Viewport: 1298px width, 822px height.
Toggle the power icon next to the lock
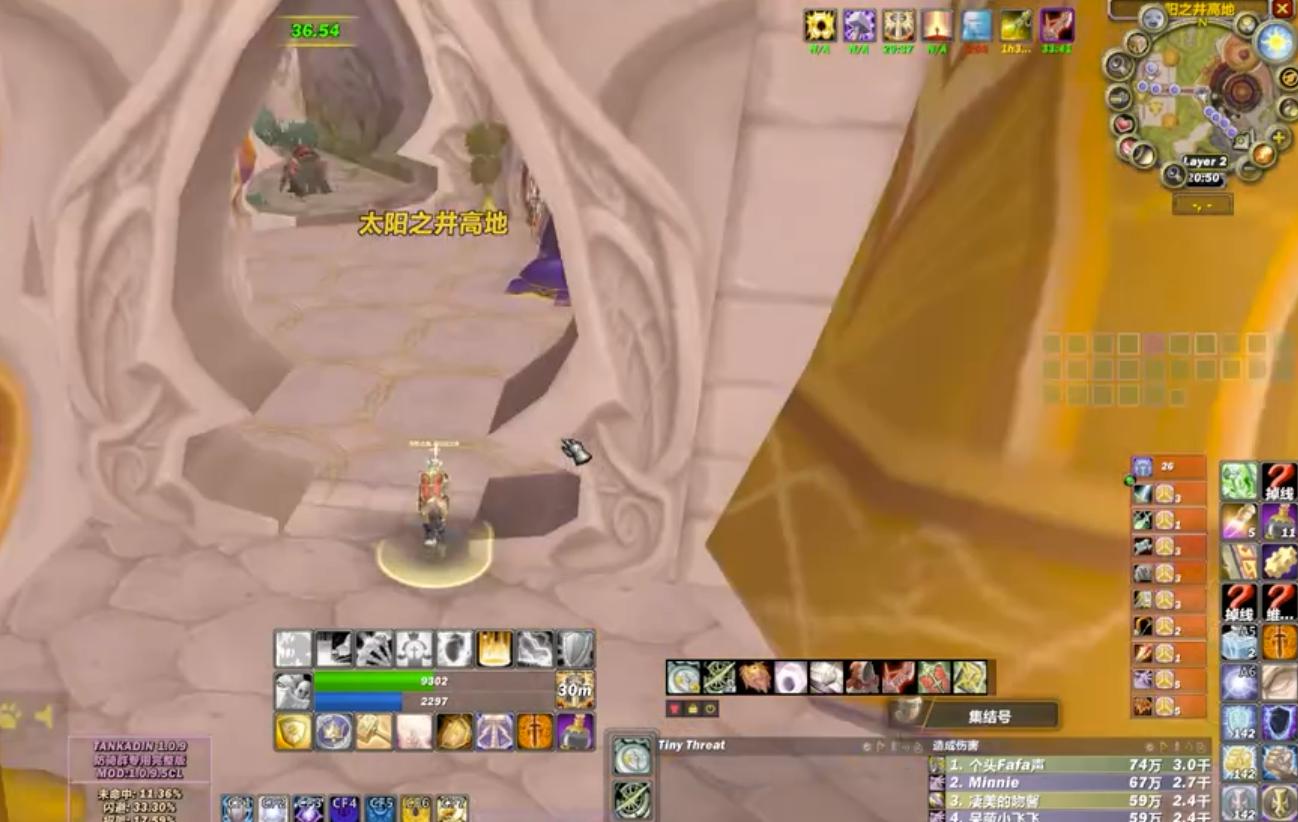click(x=708, y=707)
